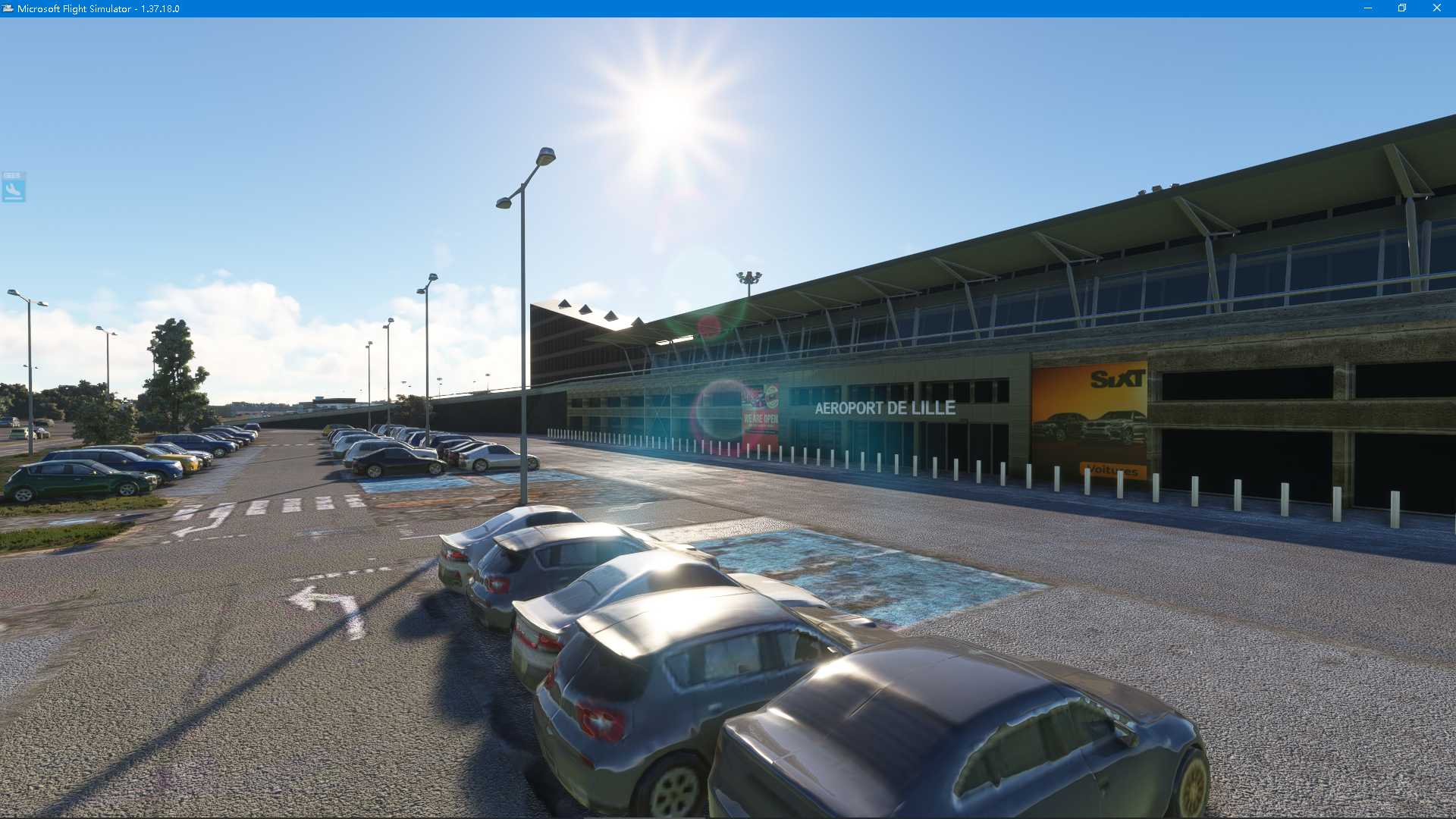Click the 'AEROPORT DE LILLE' sign text
This screenshot has width=1456, height=819.
click(886, 407)
